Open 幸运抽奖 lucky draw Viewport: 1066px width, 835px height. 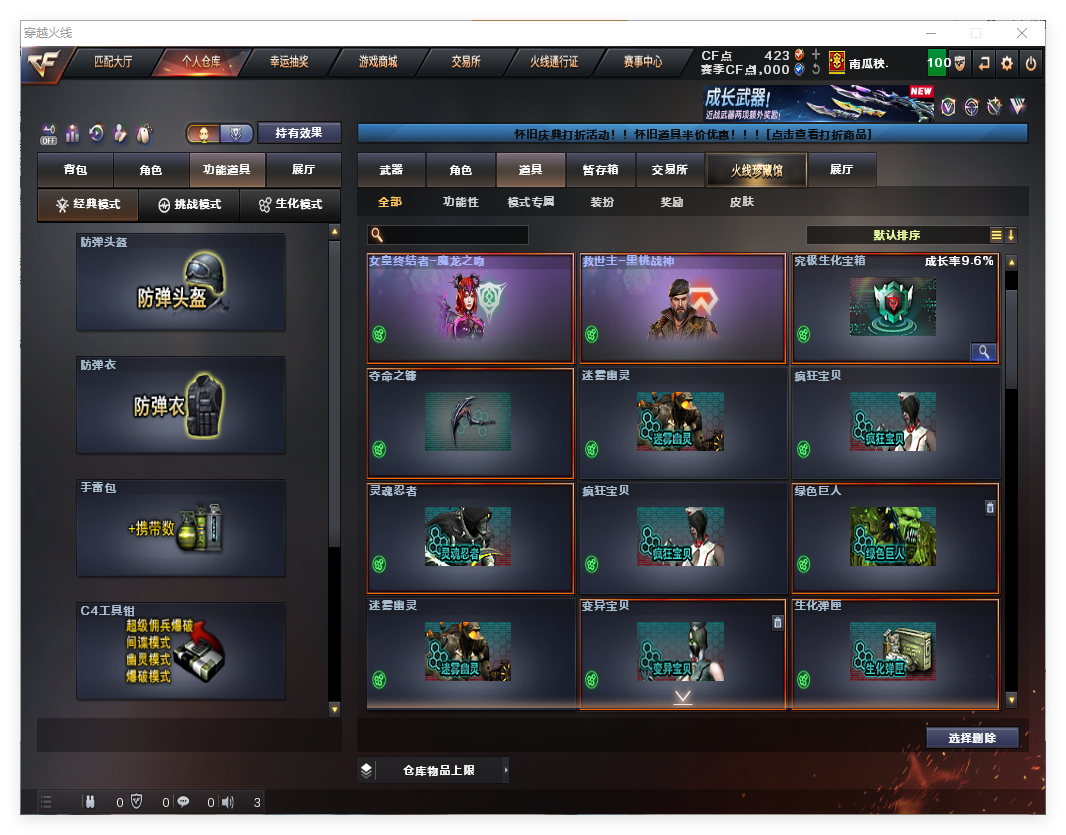click(289, 62)
